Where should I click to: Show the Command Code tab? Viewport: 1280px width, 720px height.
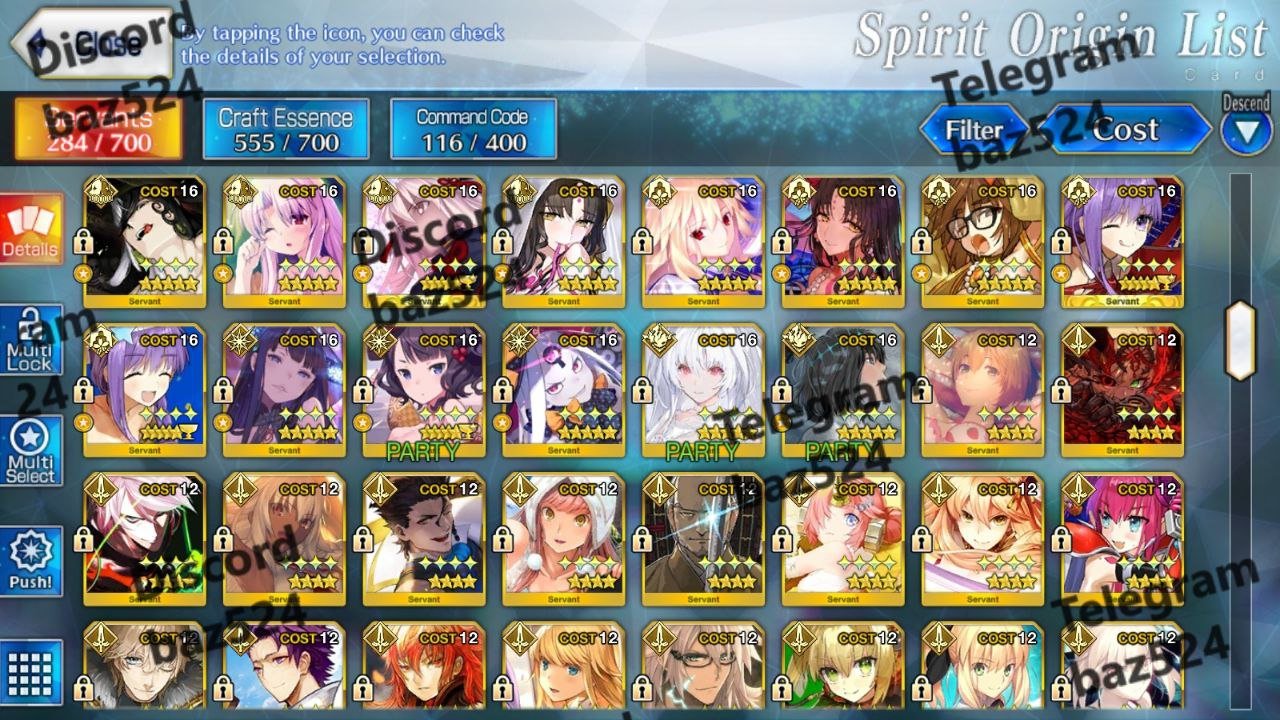pos(473,129)
